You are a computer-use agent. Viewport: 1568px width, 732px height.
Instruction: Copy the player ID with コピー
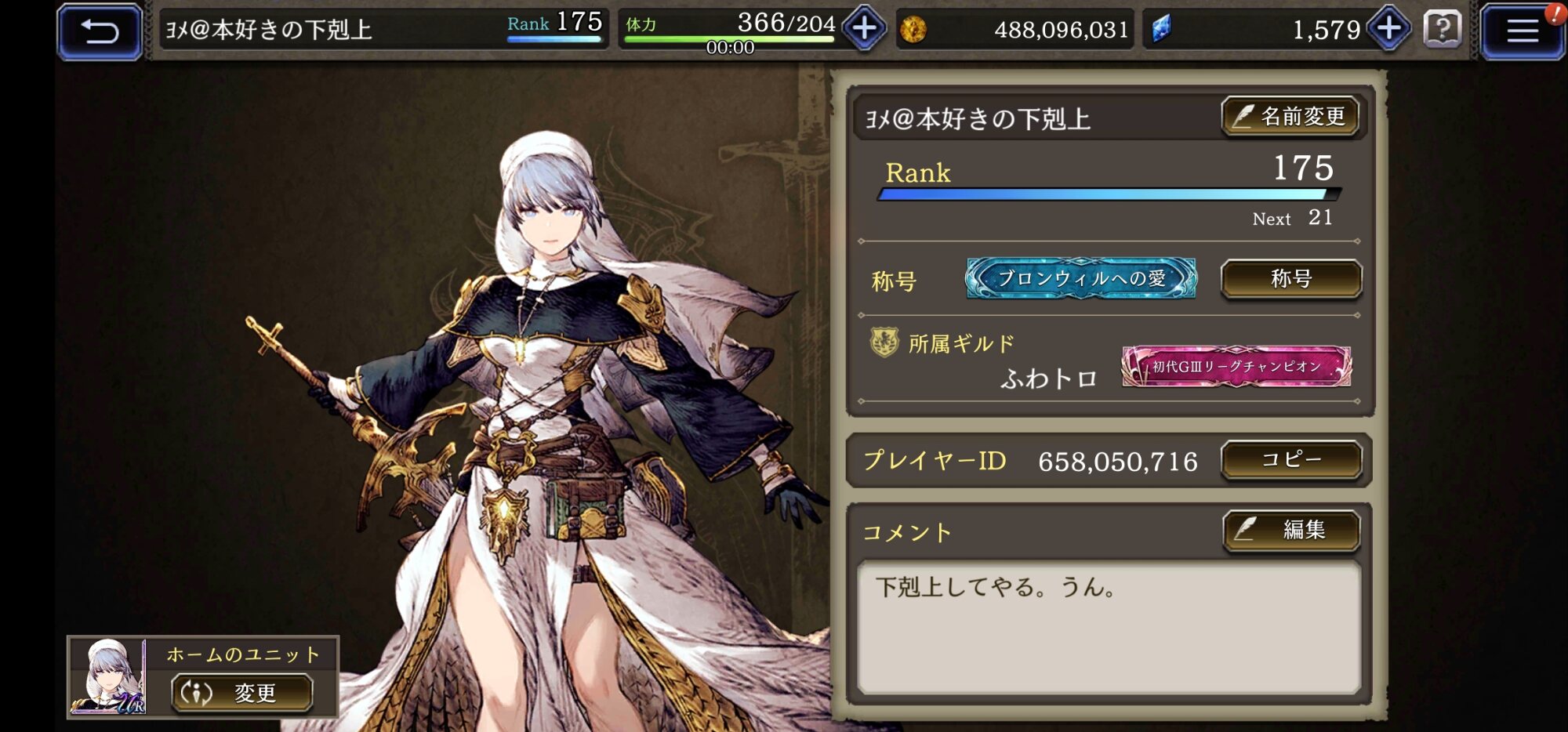point(1290,459)
